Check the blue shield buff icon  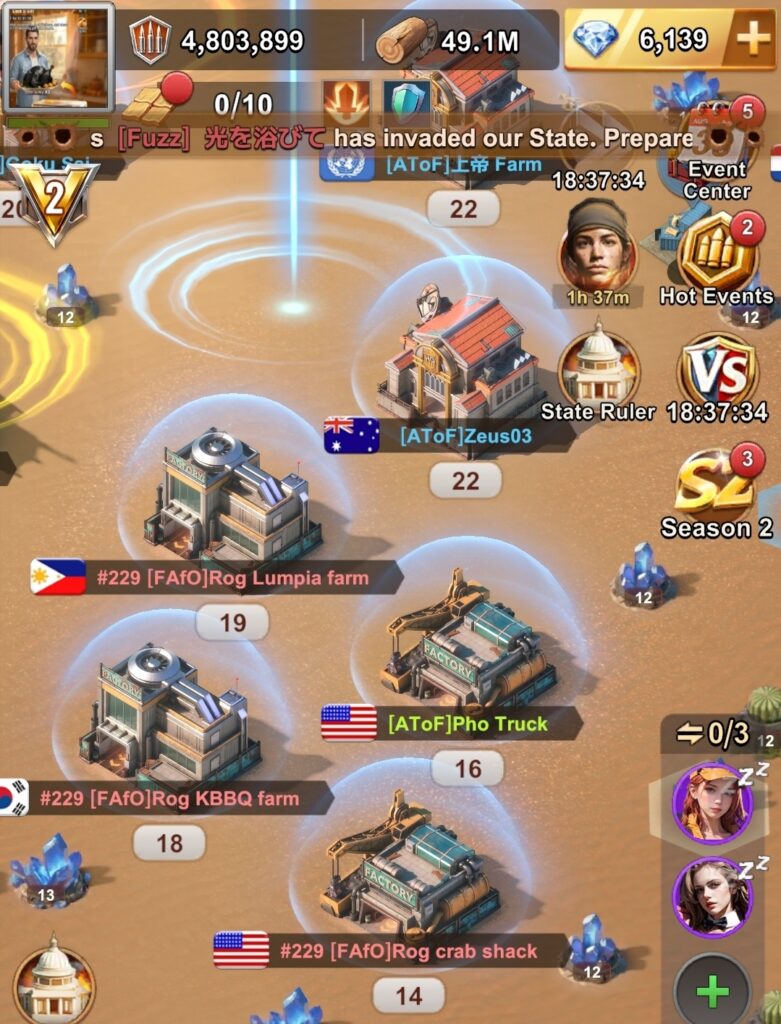(x=407, y=100)
